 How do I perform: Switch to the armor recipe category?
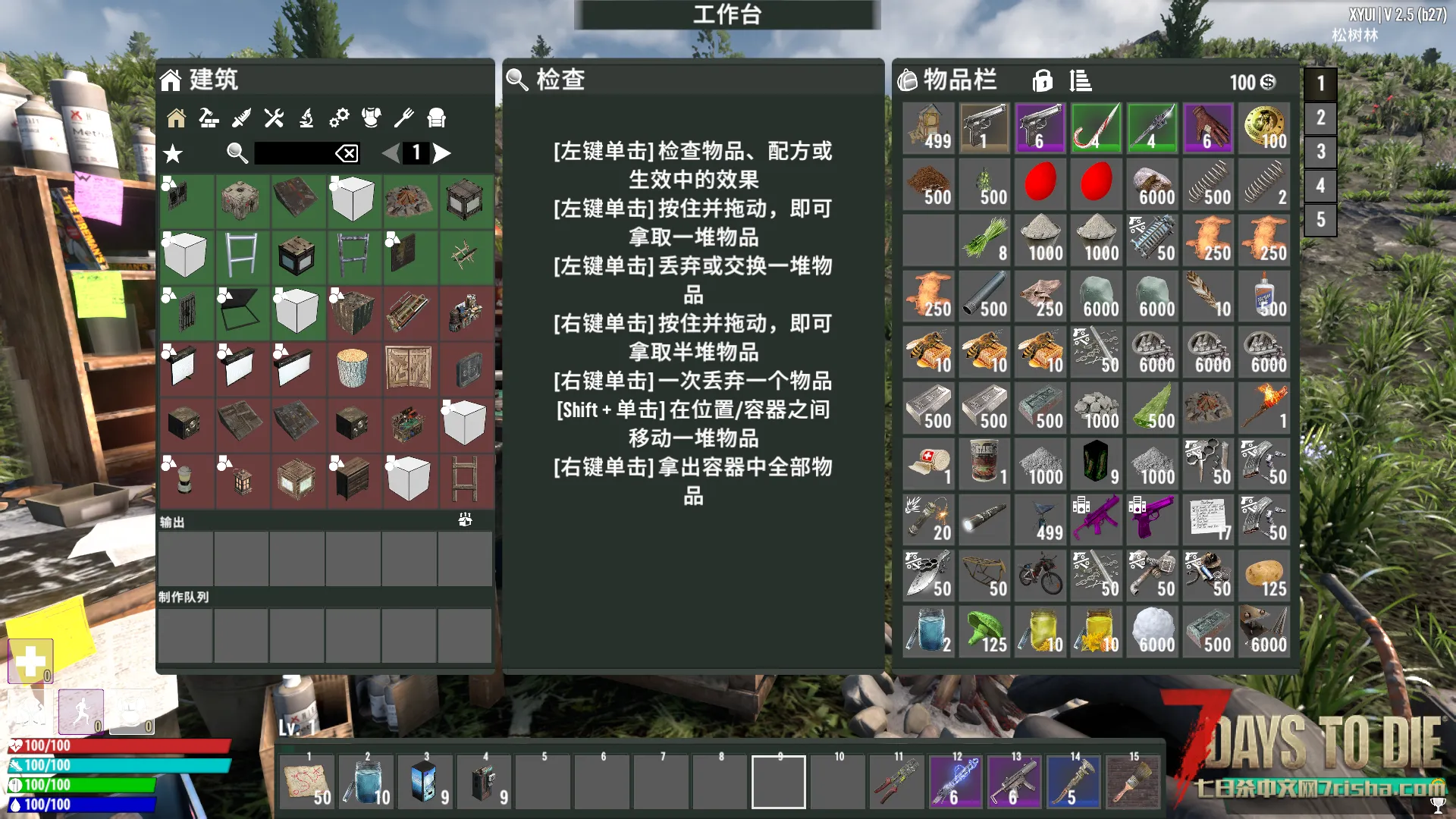[x=371, y=118]
